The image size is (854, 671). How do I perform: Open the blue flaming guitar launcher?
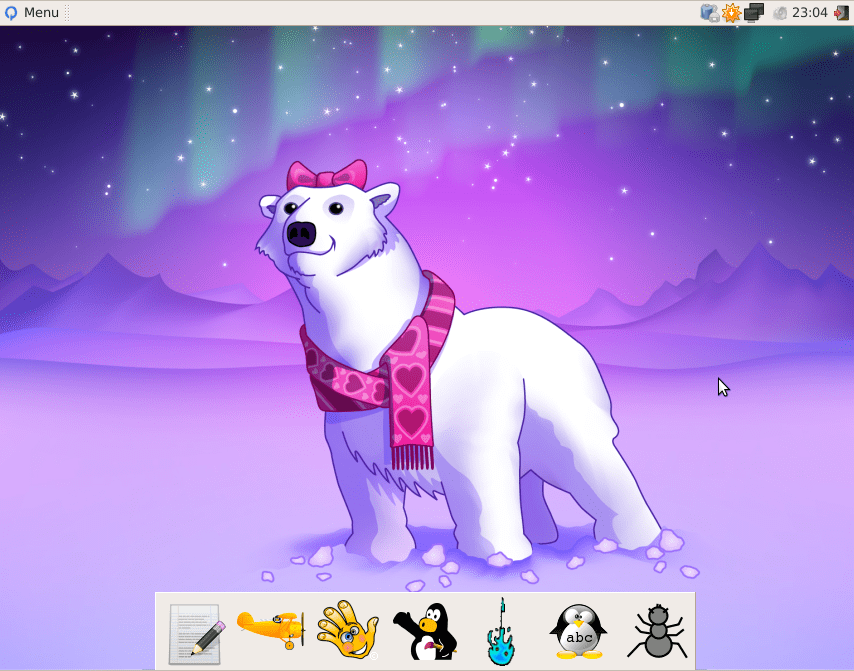coord(501,633)
